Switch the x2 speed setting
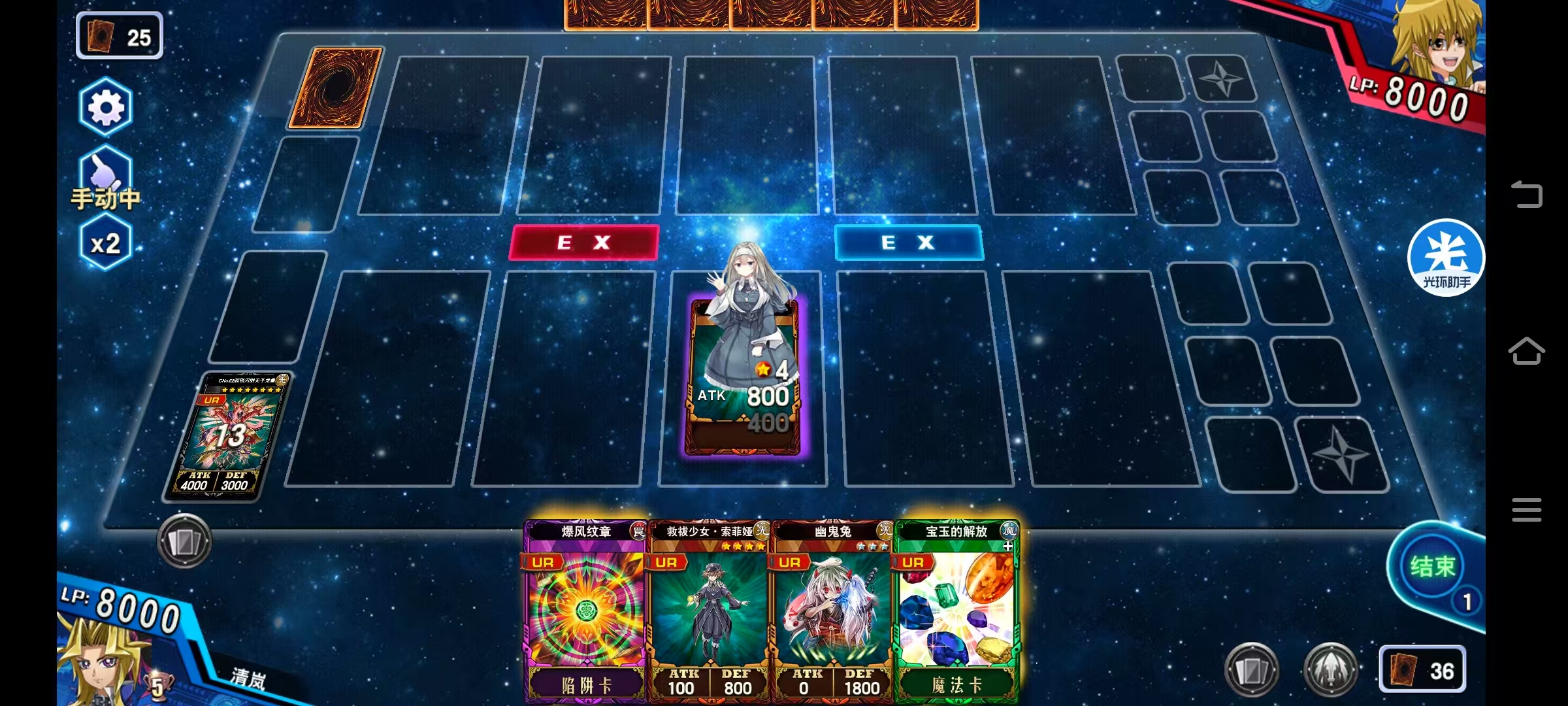The image size is (1568, 706). pos(105,244)
